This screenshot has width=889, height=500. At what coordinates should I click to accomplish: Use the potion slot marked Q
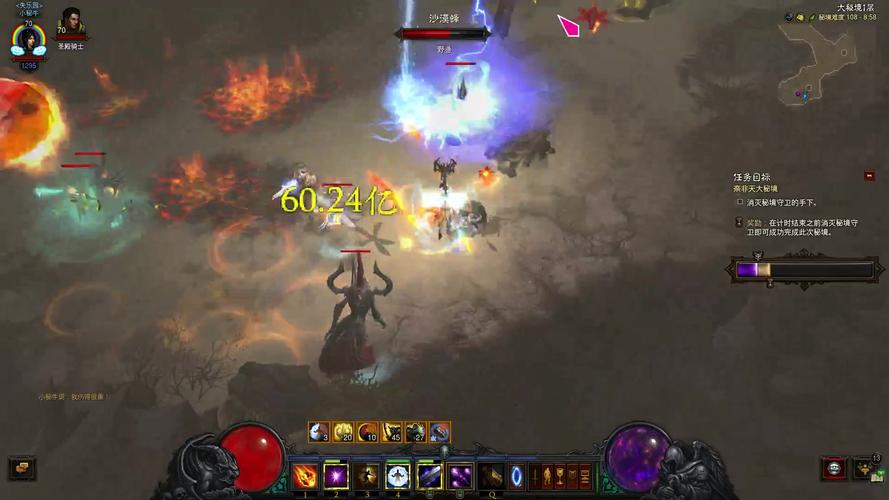(491, 476)
